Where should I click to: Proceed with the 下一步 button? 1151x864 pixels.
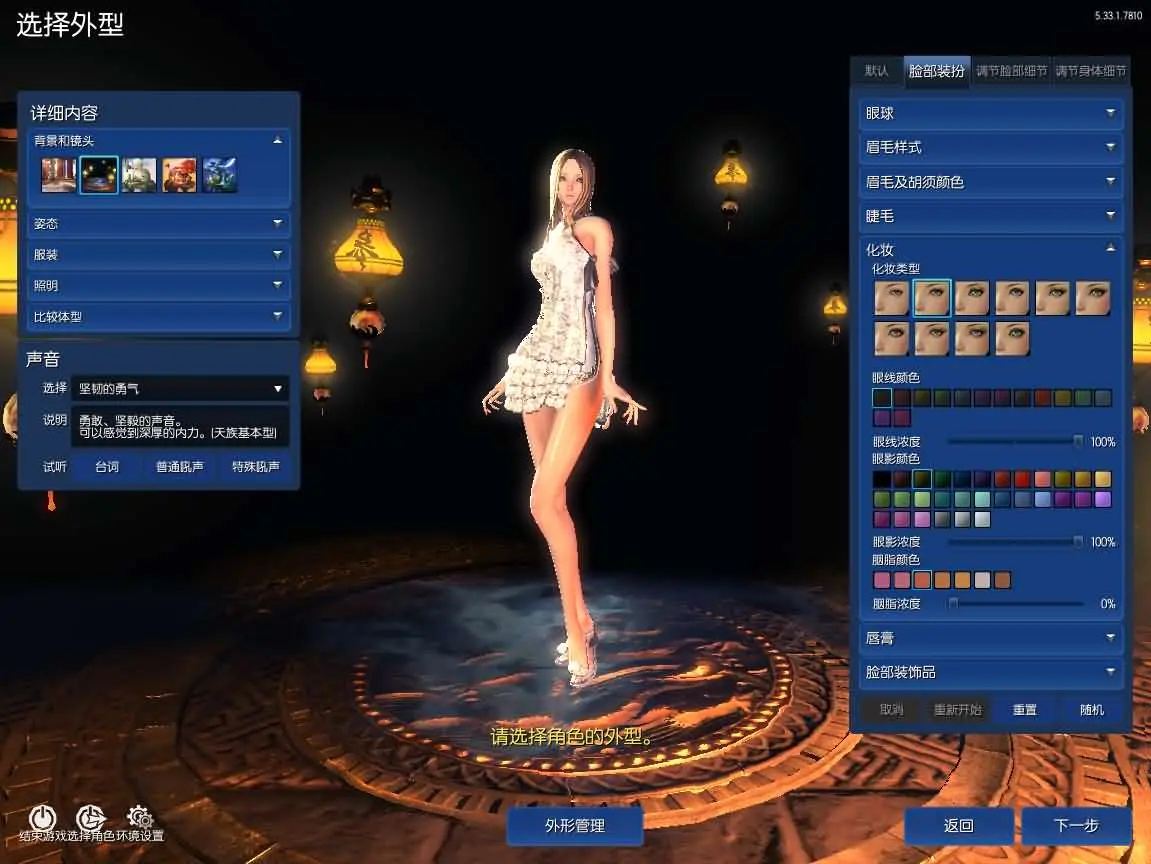pos(1076,826)
